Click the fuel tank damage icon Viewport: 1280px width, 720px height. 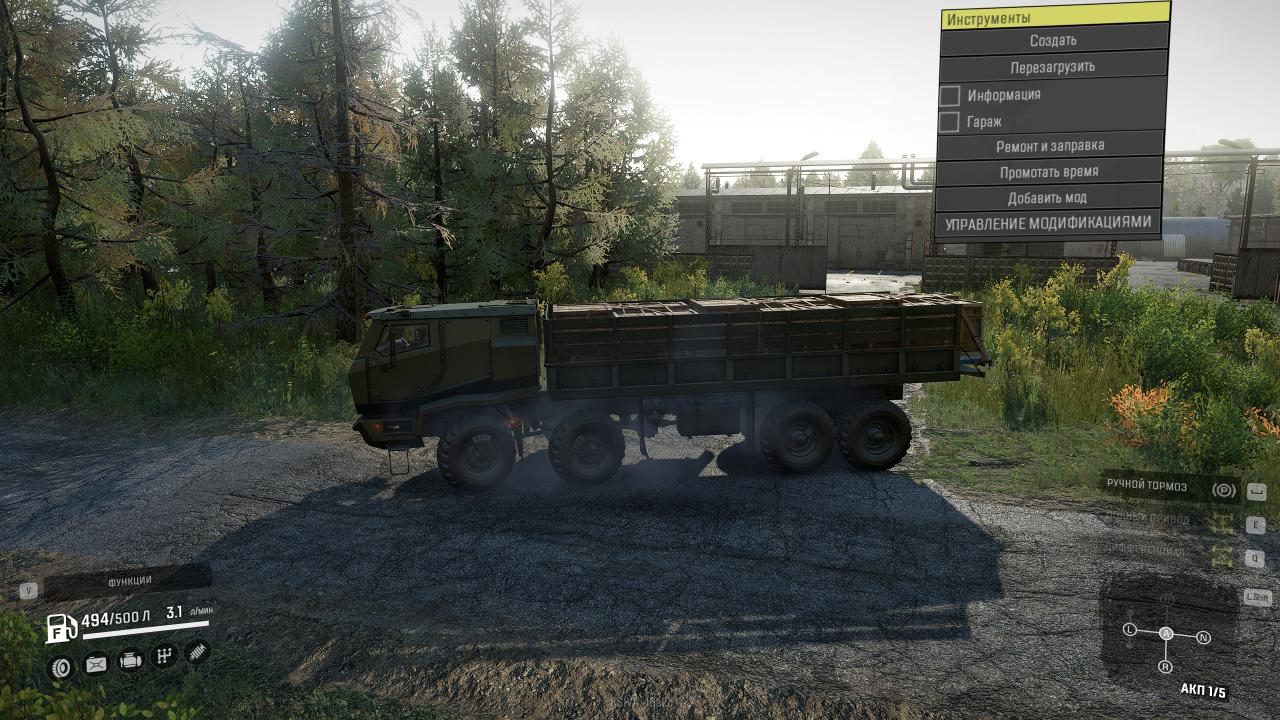96,664
